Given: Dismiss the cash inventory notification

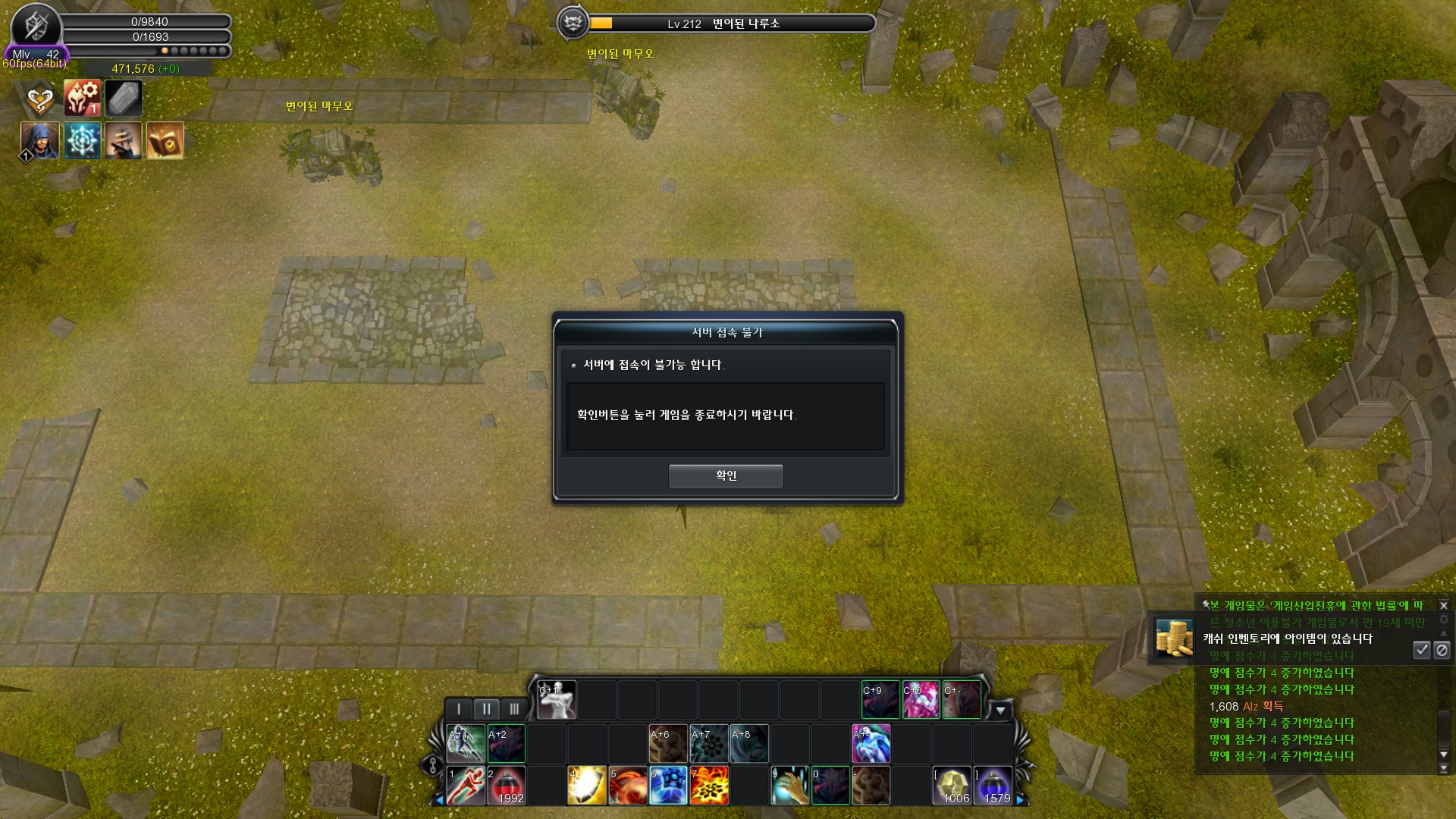Looking at the screenshot, I should coord(1442,650).
